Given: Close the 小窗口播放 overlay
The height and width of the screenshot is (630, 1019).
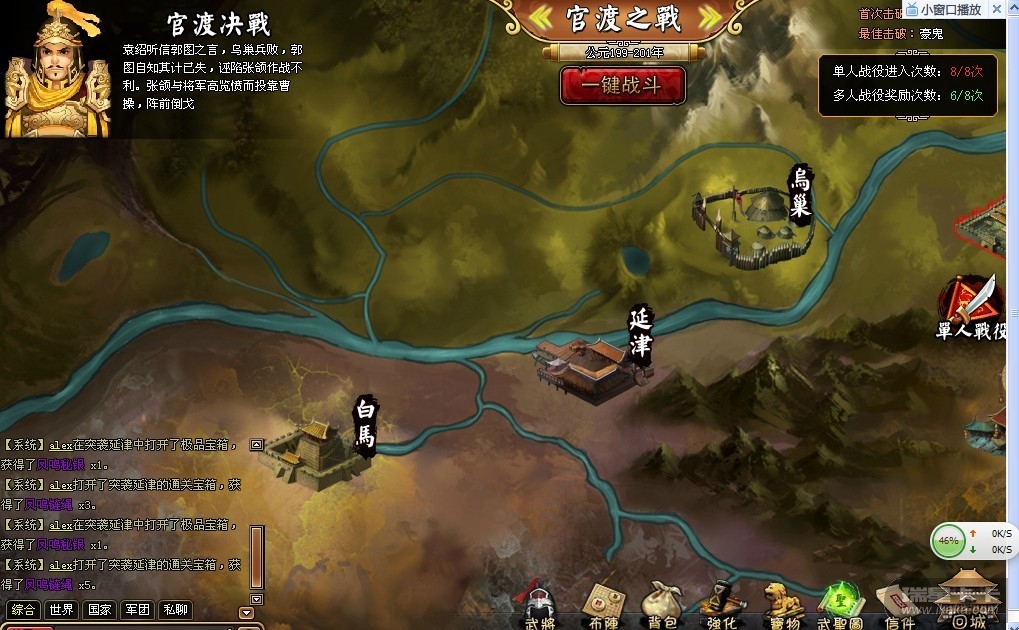Looking at the screenshot, I should (997, 9).
